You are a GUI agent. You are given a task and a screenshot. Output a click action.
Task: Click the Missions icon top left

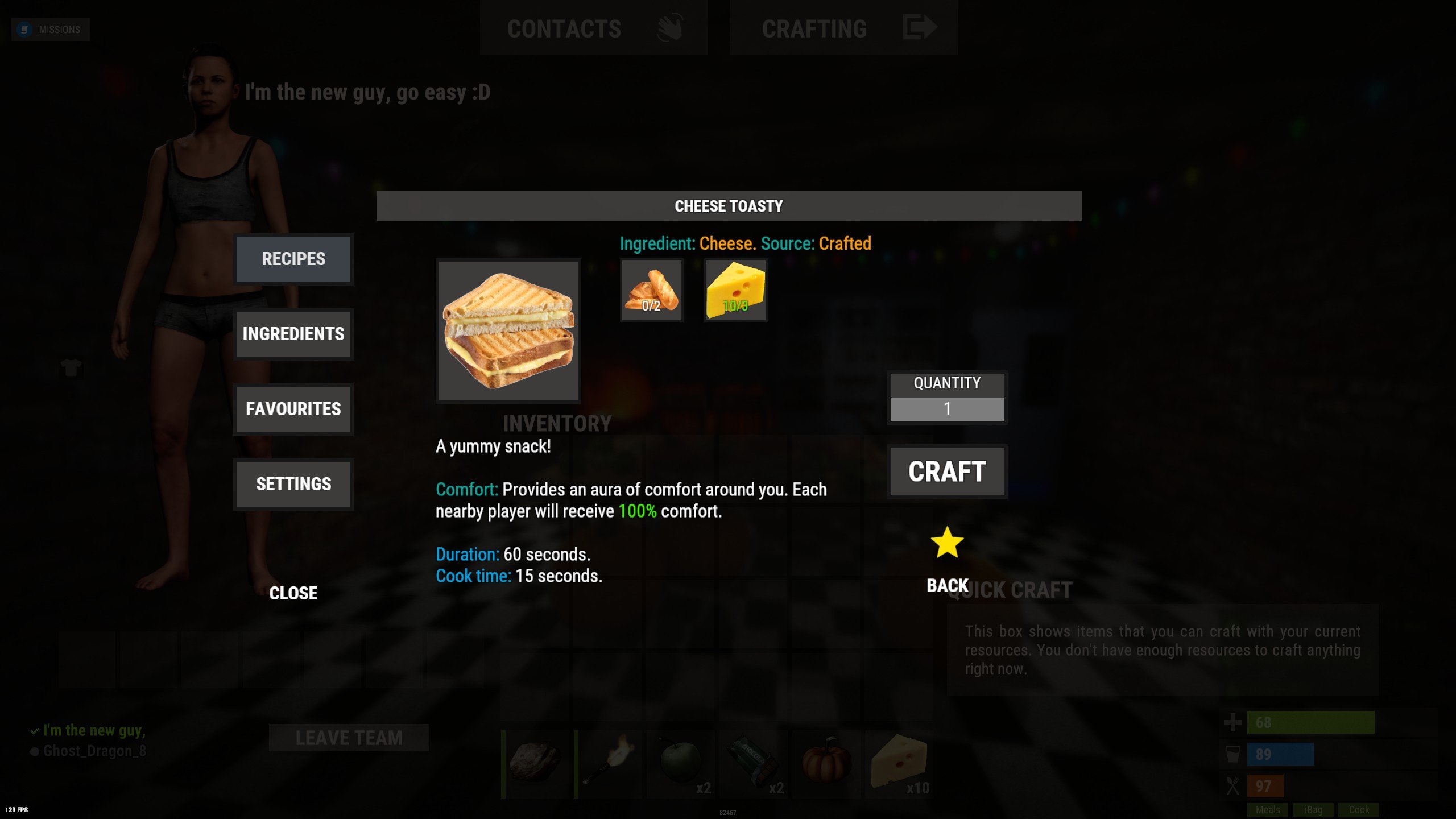[24, 29]
